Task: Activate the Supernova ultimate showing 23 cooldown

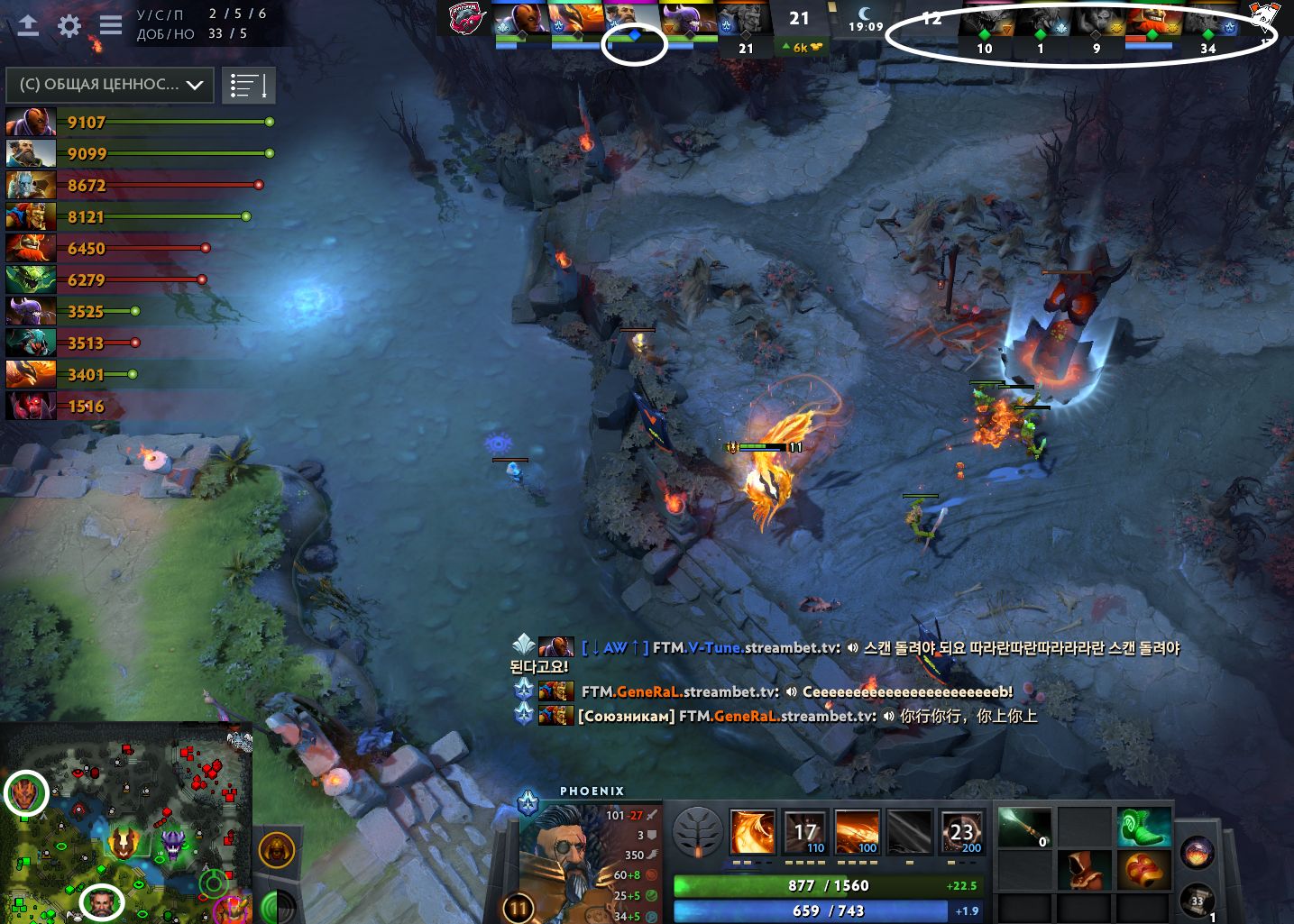Action: pyautogui.click(x=961, y=831)
